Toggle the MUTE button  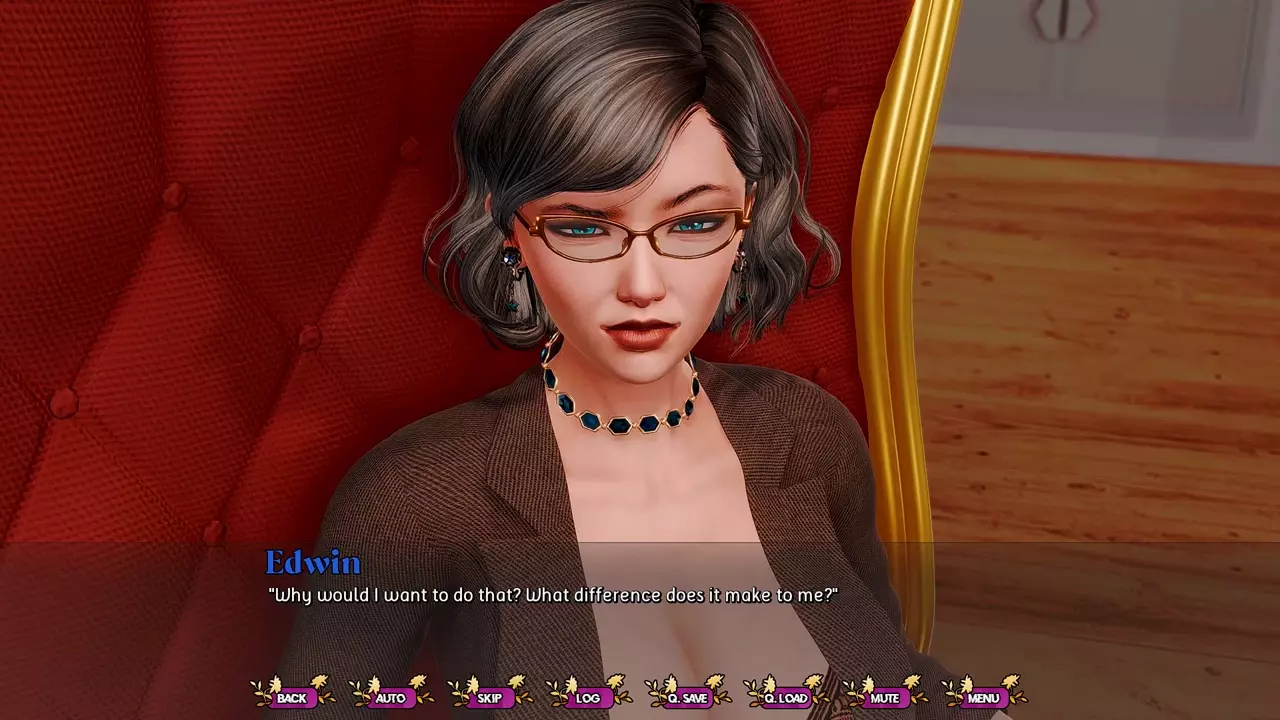(884, 697)
